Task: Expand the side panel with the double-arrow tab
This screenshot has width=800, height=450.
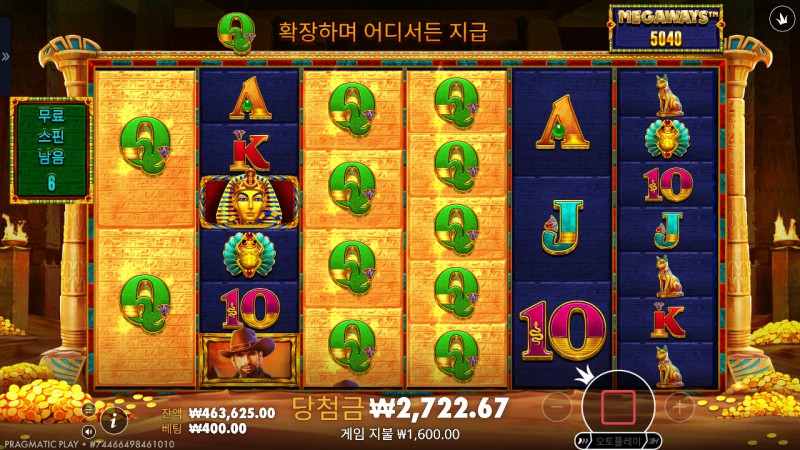Action: click(5, 57)
